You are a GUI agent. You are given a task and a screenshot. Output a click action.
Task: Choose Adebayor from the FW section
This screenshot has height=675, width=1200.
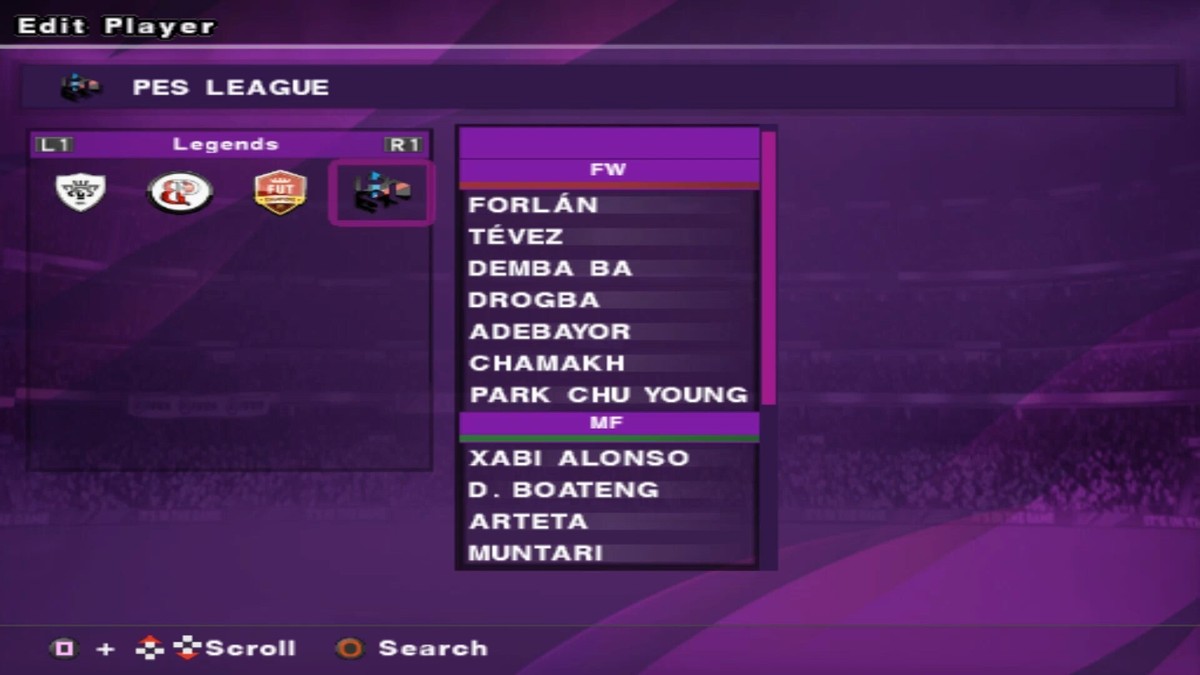pos(550,332)
